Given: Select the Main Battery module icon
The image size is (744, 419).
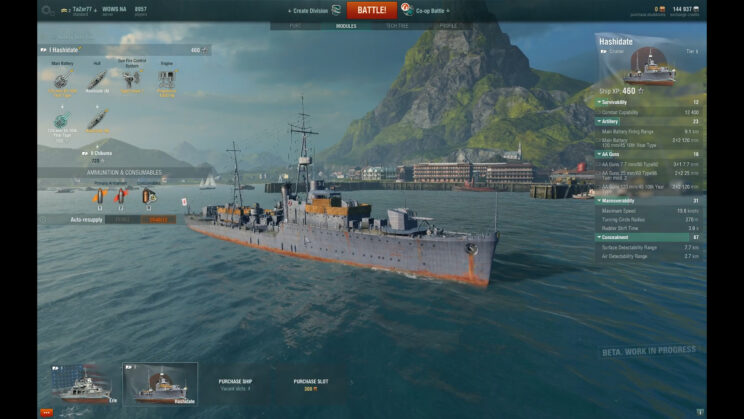Looking at the screenshot, I should pos(62,81).
